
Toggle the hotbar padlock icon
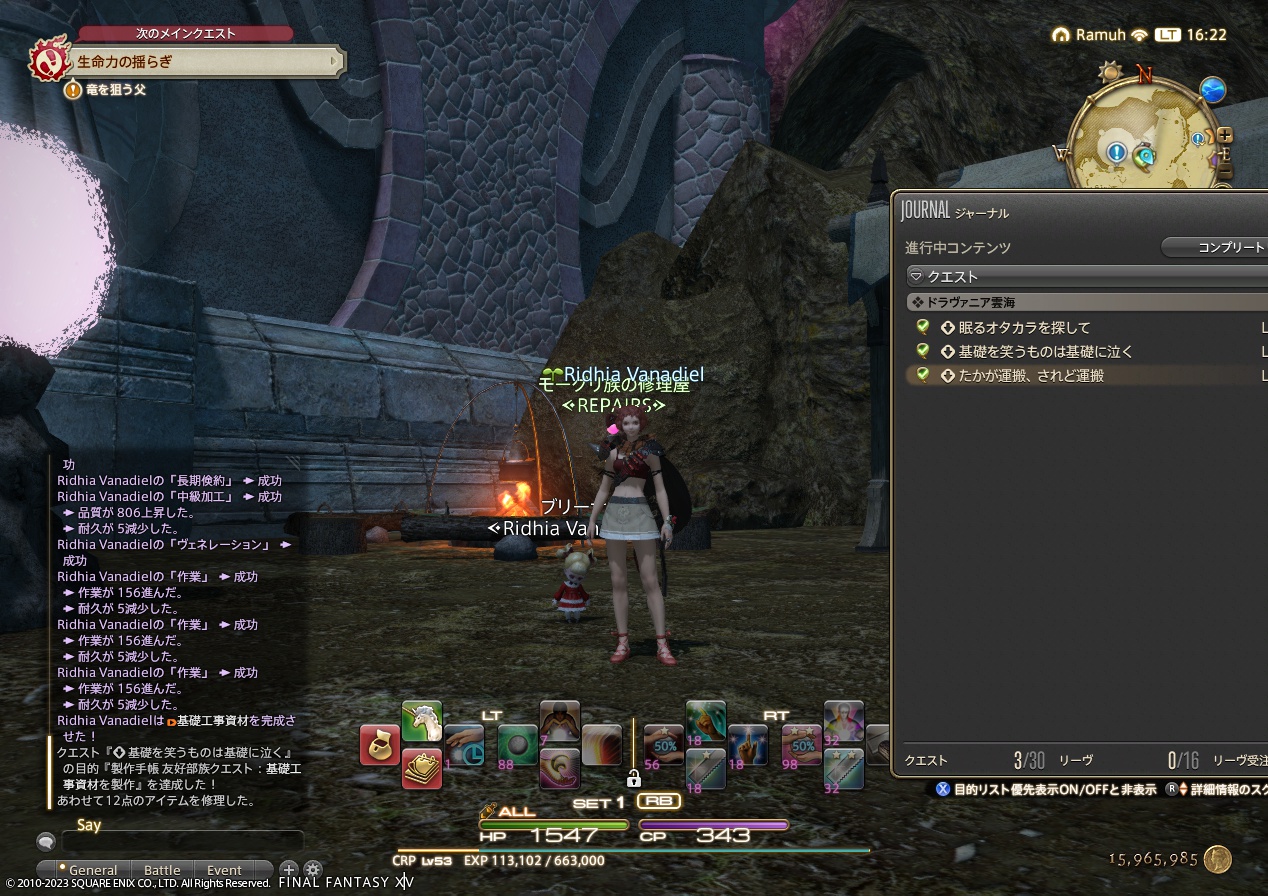tap(633, 778)
